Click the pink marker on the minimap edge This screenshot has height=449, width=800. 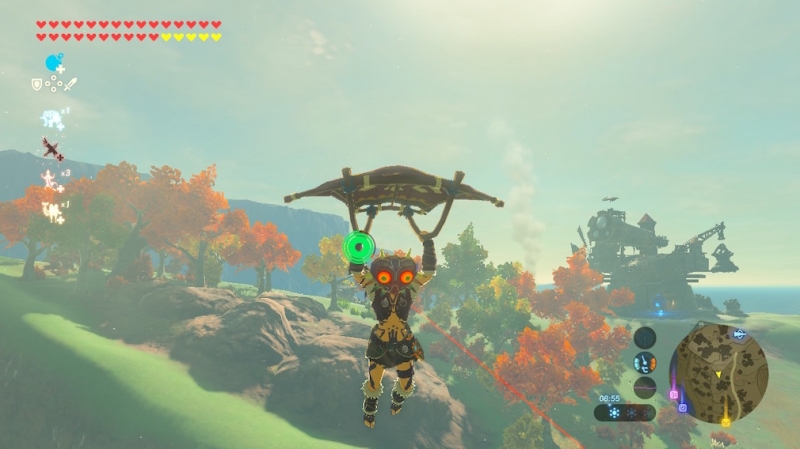tap(675, 394)
